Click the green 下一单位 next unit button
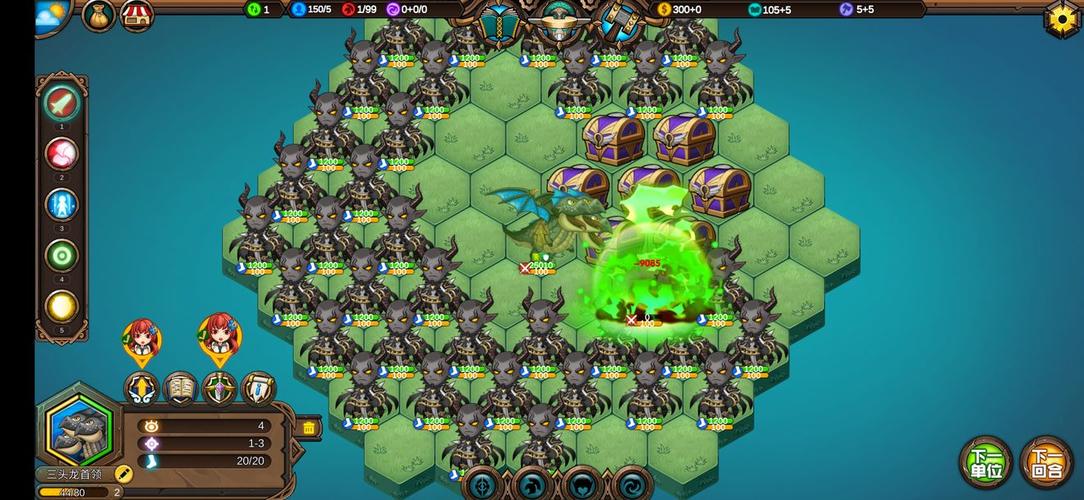 986,463
